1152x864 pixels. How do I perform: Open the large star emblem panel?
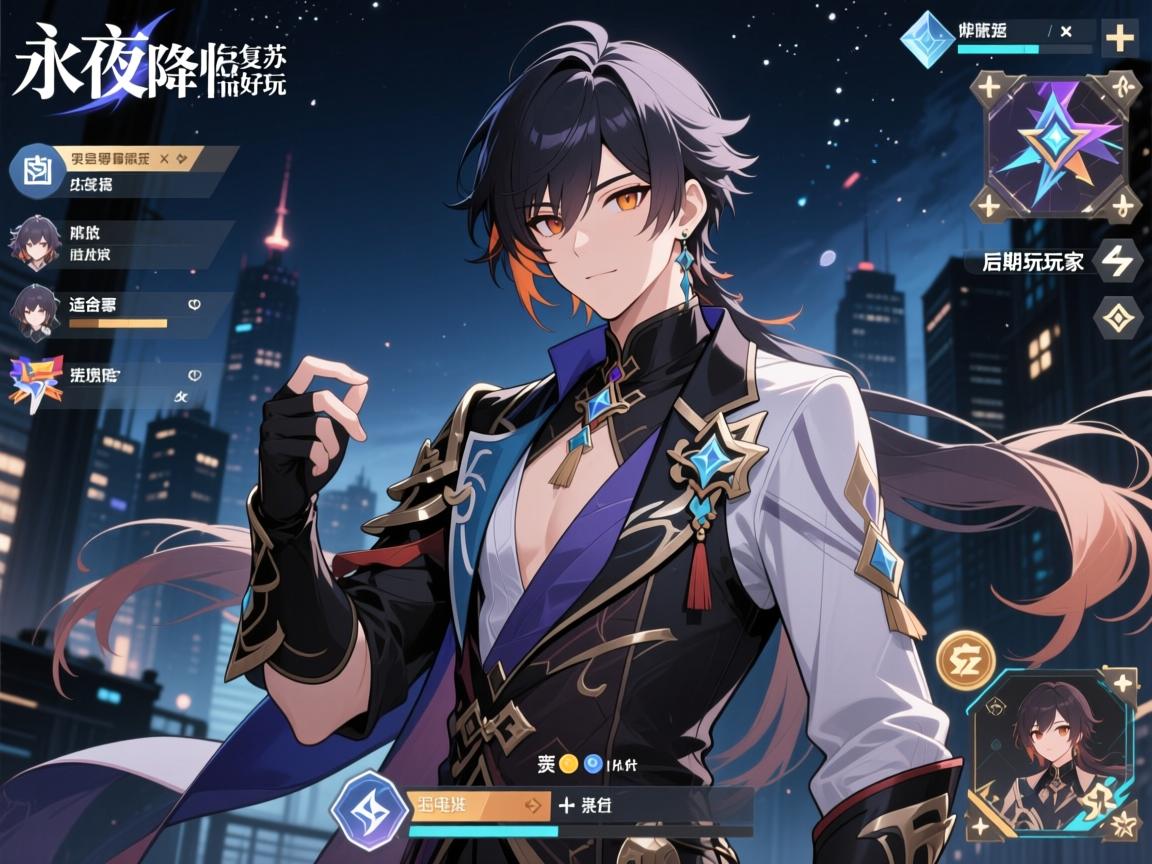(1055, 146)
